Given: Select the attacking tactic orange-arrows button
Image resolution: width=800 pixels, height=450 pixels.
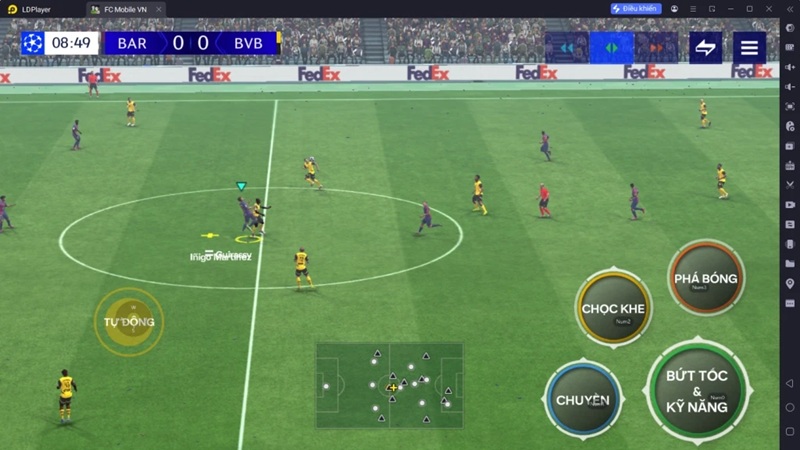Looking at the screenshot, I should point(656,47).
